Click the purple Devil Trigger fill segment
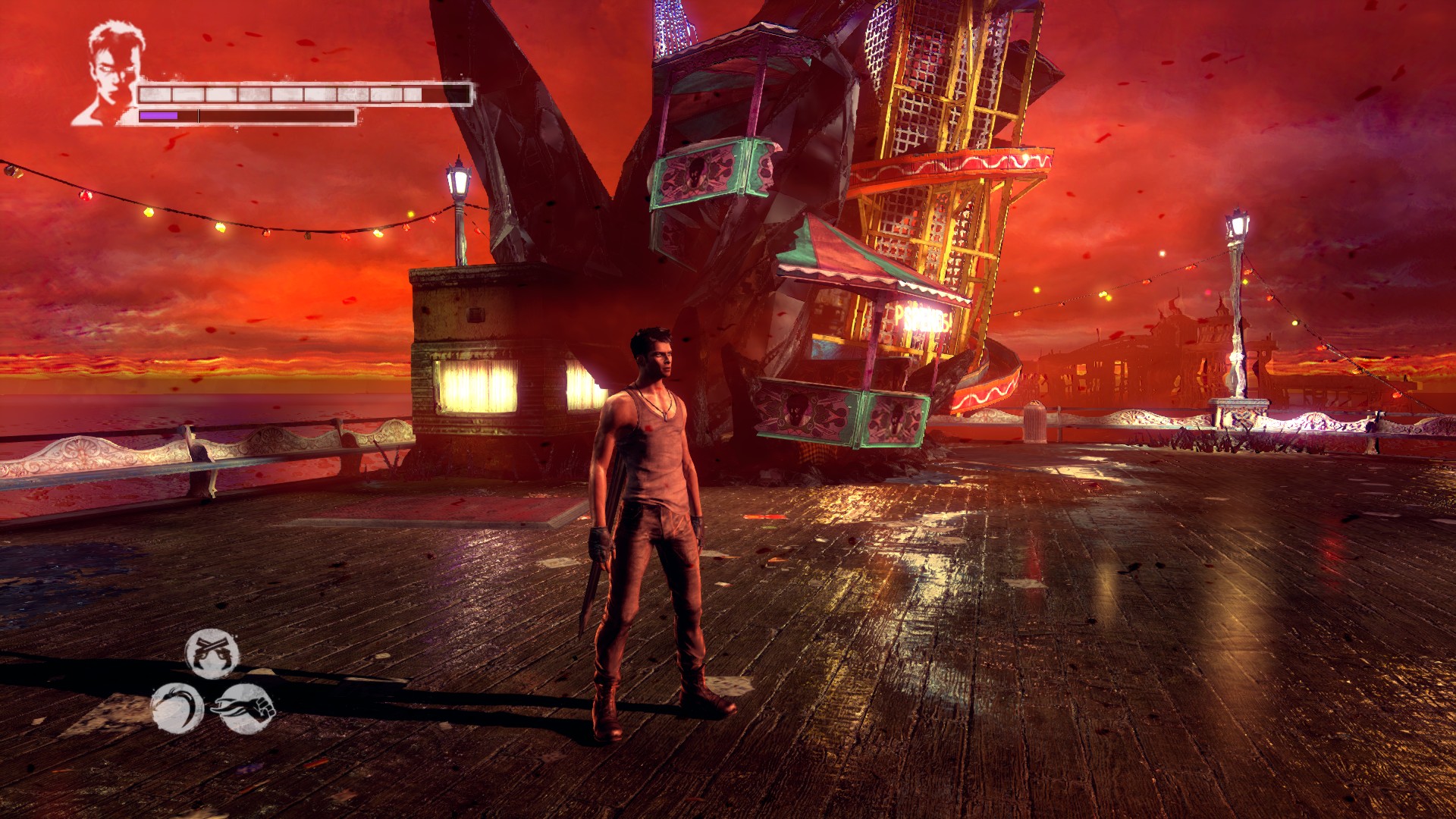The width and height of the screenshot is (1456, 819). (x=159, y=115)
